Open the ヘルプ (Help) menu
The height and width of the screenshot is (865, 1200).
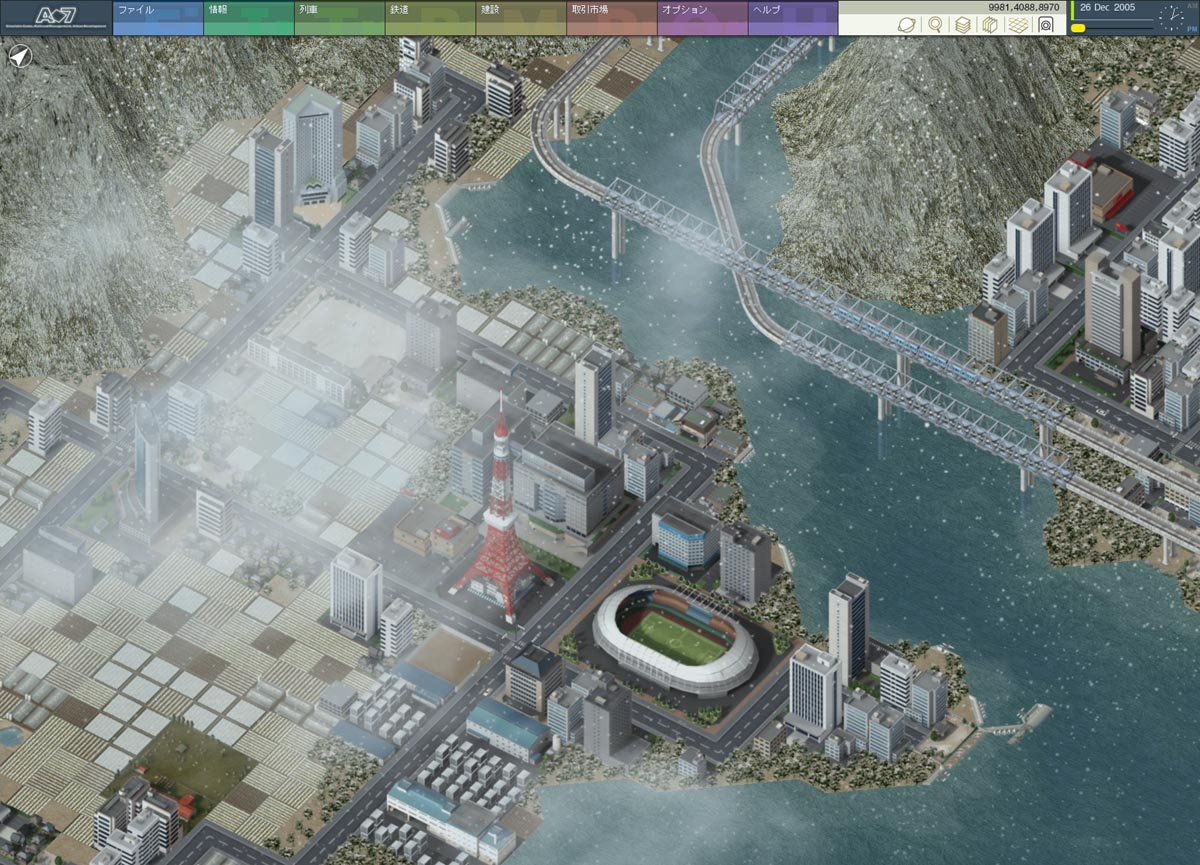(793, 17)
